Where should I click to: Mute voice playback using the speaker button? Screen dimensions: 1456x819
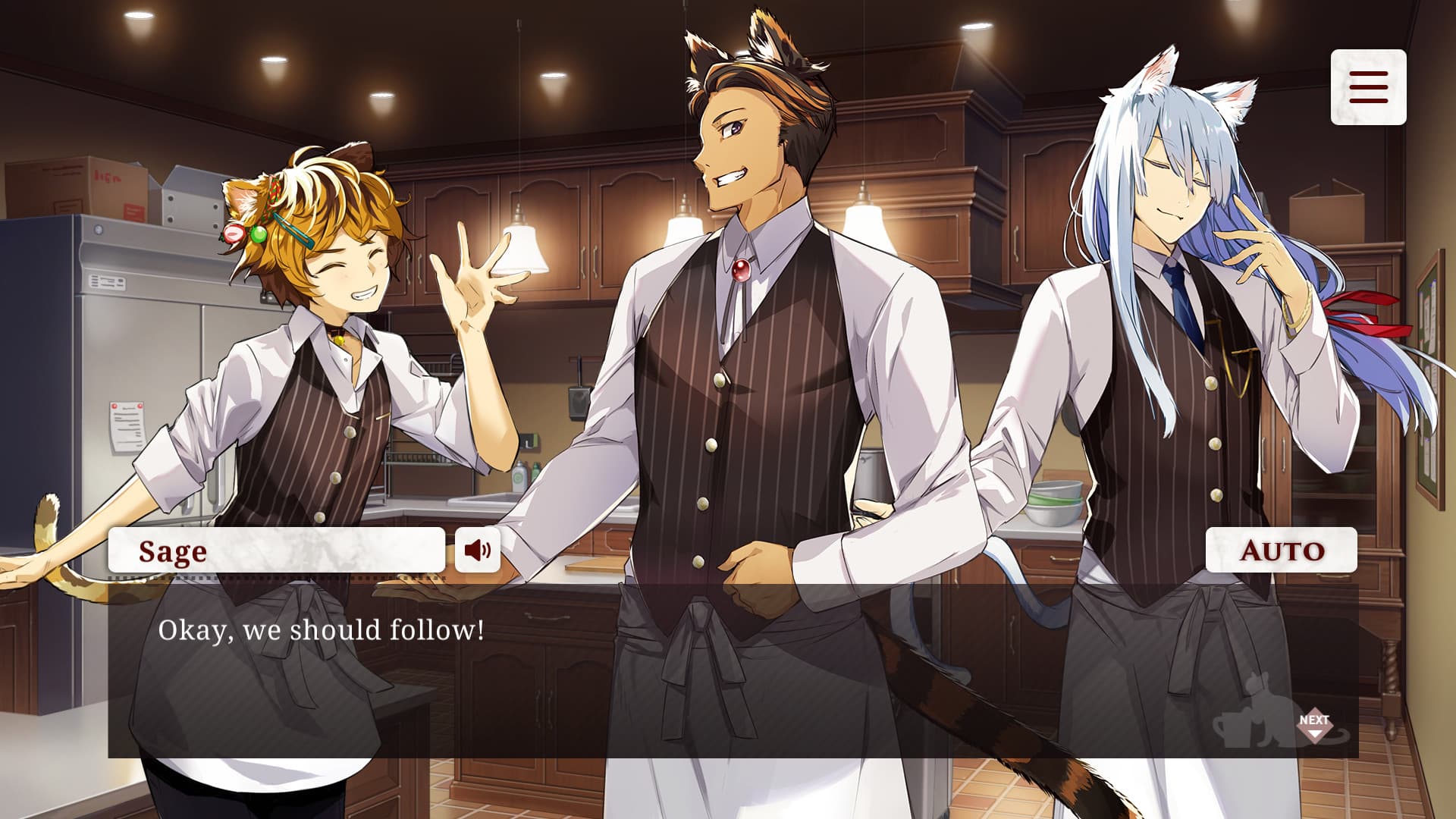[x=478, y=551]
